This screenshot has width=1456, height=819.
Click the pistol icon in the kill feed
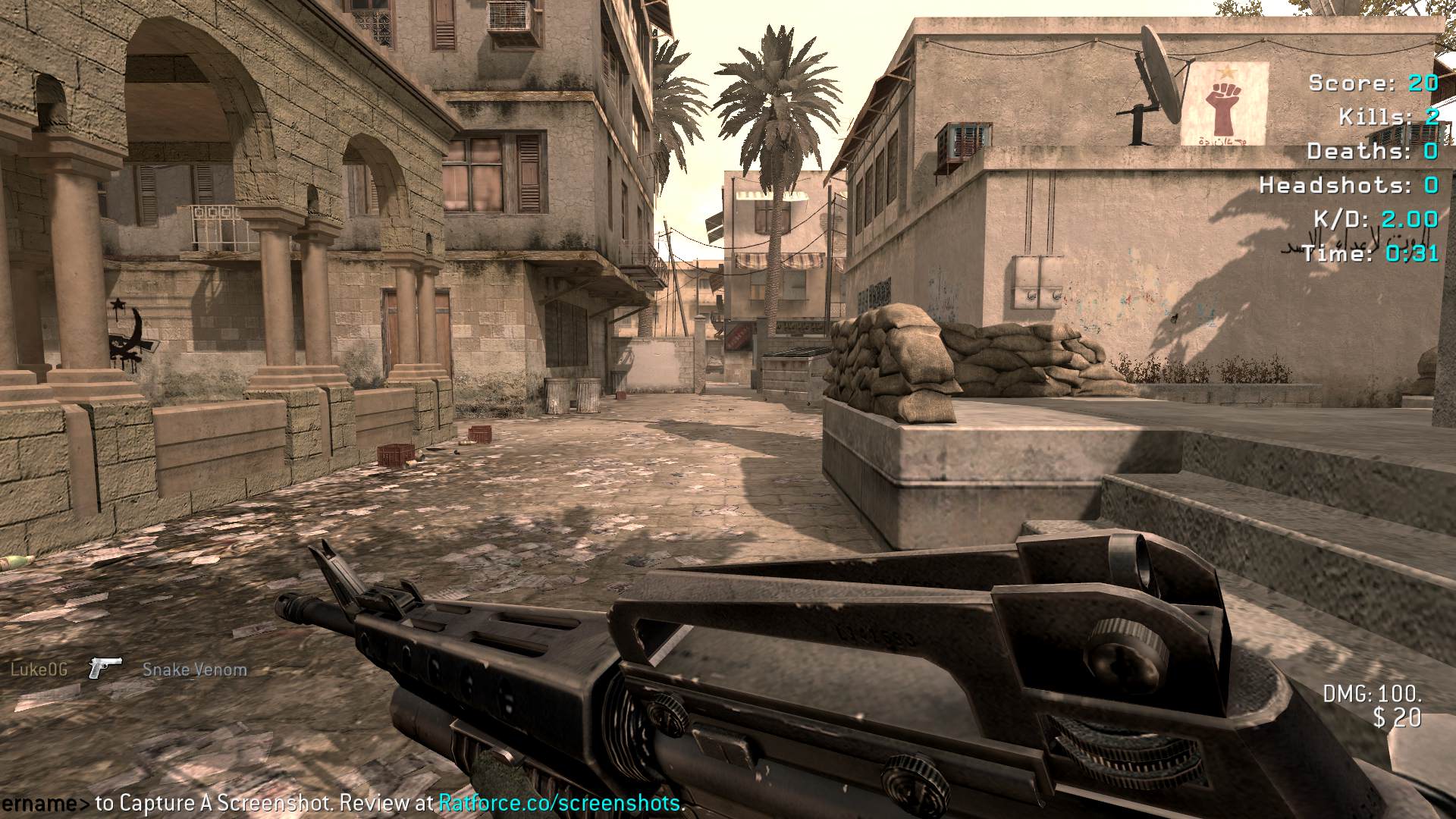(x=105, y=667)
